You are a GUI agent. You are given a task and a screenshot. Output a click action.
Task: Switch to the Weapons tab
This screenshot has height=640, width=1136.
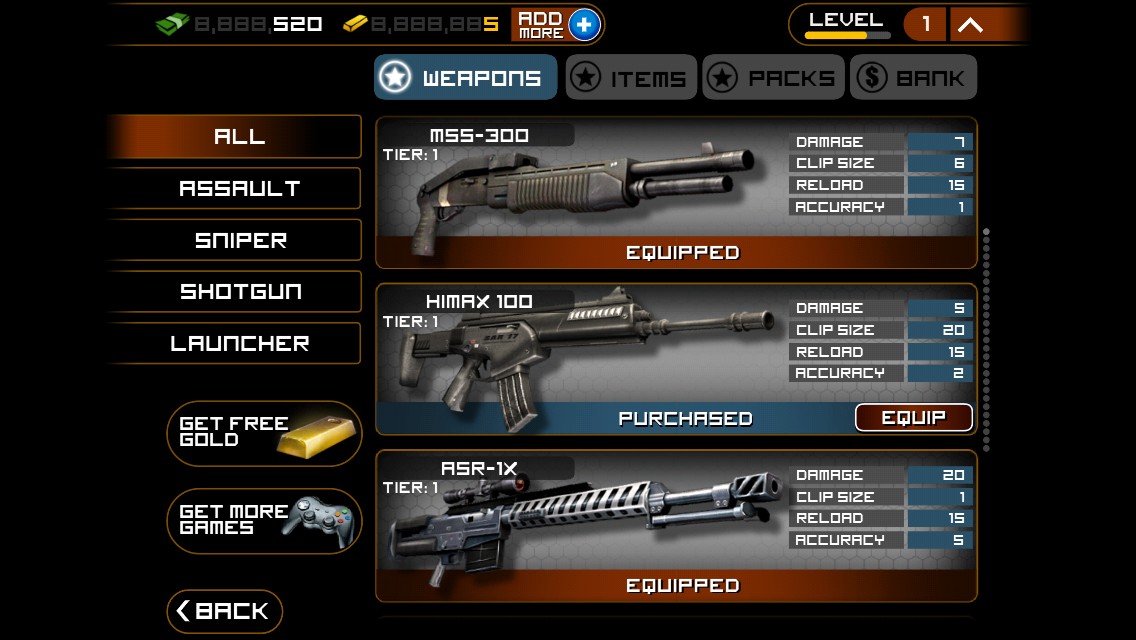point(465,78)
